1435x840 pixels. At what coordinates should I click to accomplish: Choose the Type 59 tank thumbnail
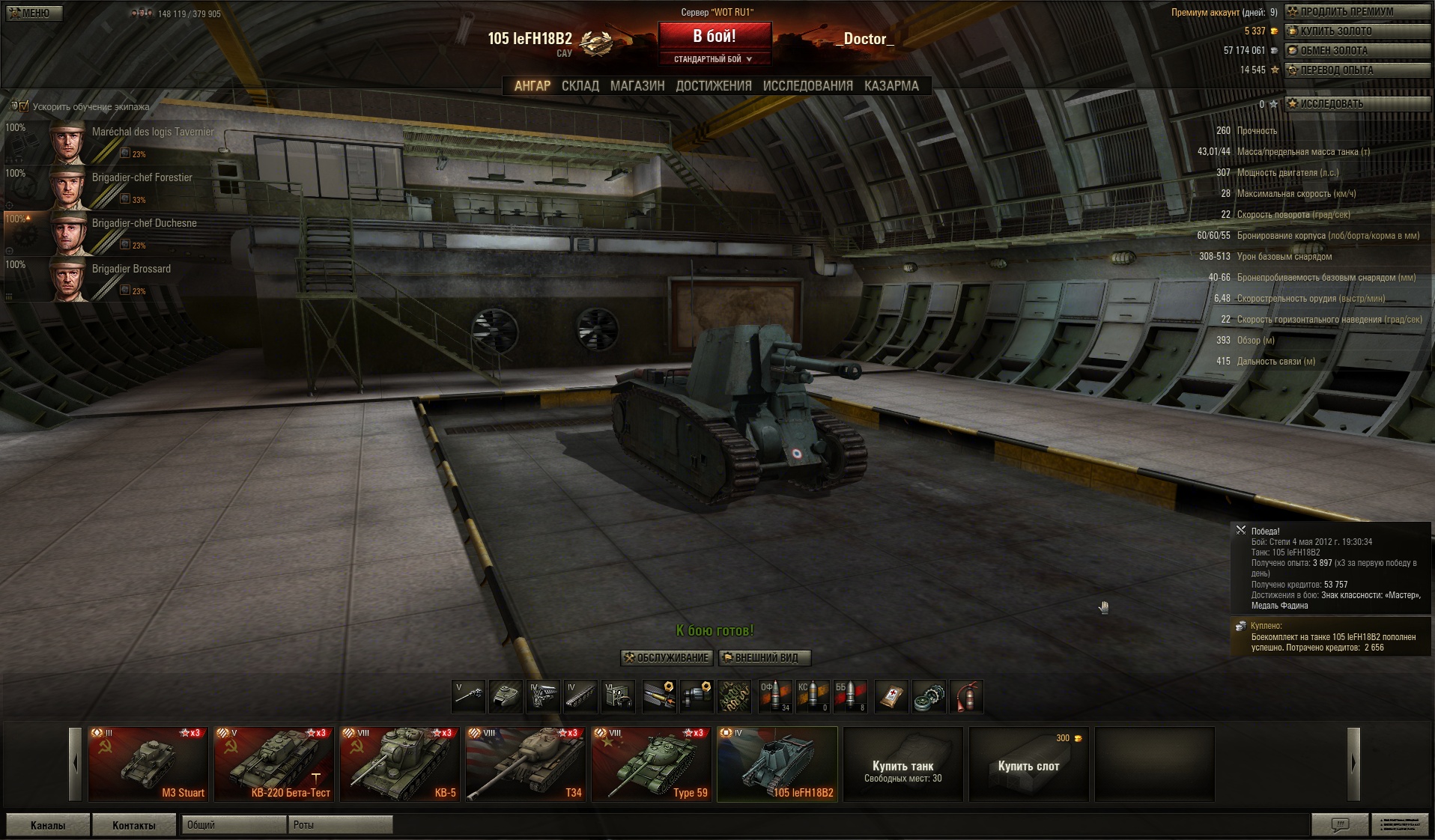[652, 764]
